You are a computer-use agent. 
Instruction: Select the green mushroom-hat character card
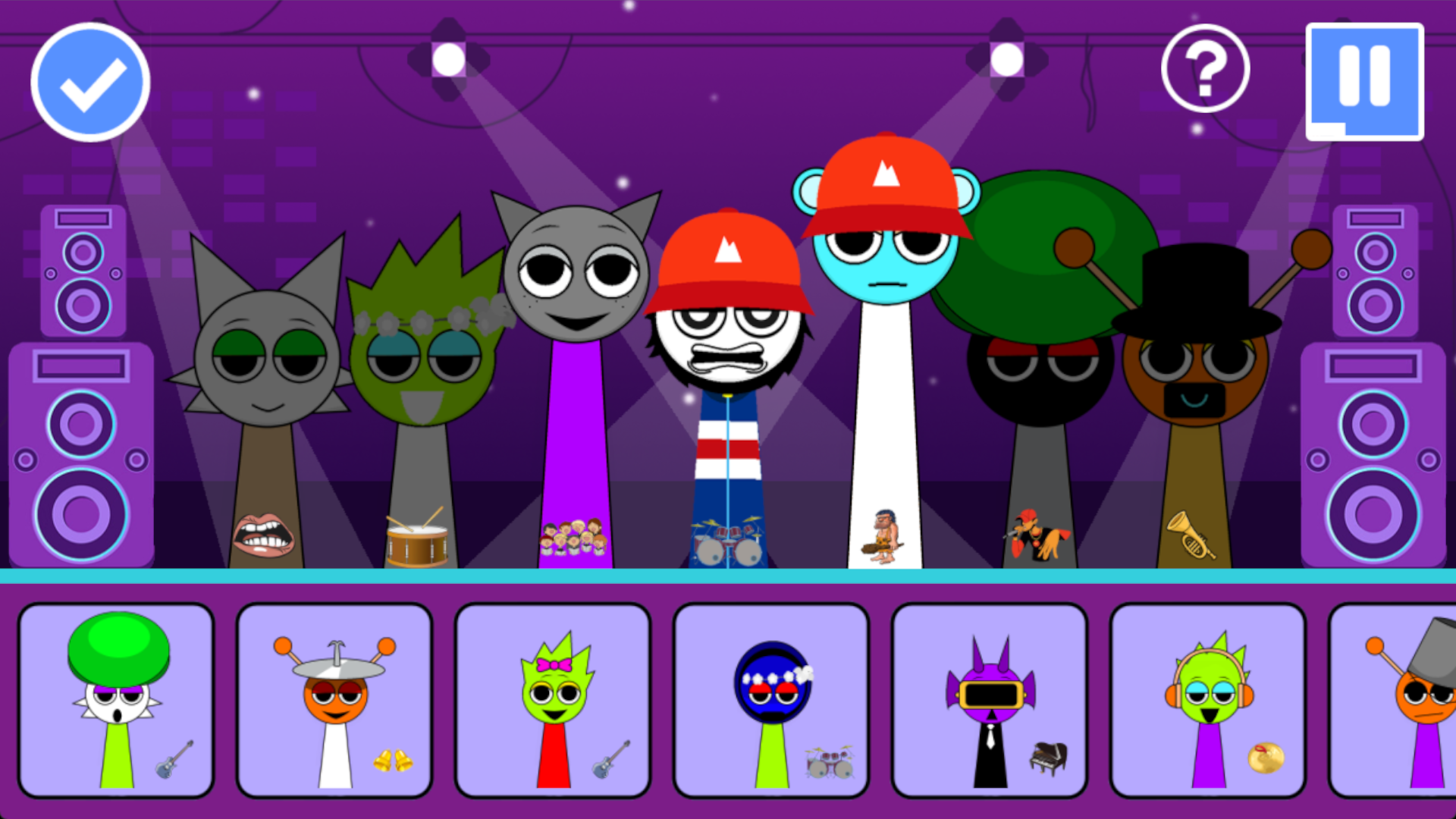117,698
